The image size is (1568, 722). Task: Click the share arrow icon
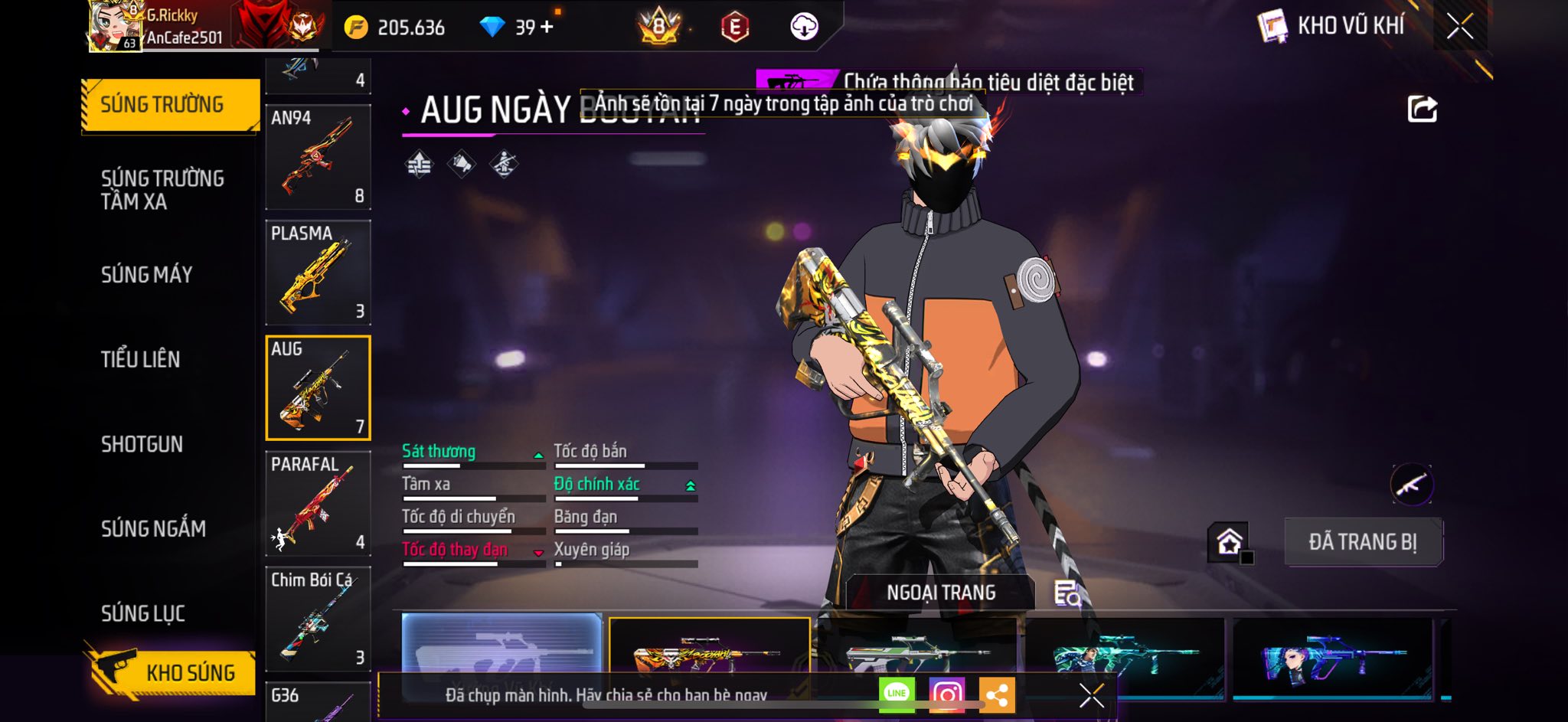(x=1422, y=109)
